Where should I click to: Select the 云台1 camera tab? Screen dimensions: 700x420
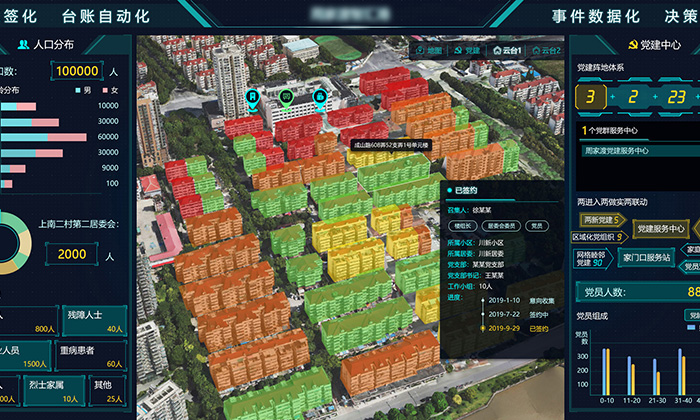click(508, 49)
